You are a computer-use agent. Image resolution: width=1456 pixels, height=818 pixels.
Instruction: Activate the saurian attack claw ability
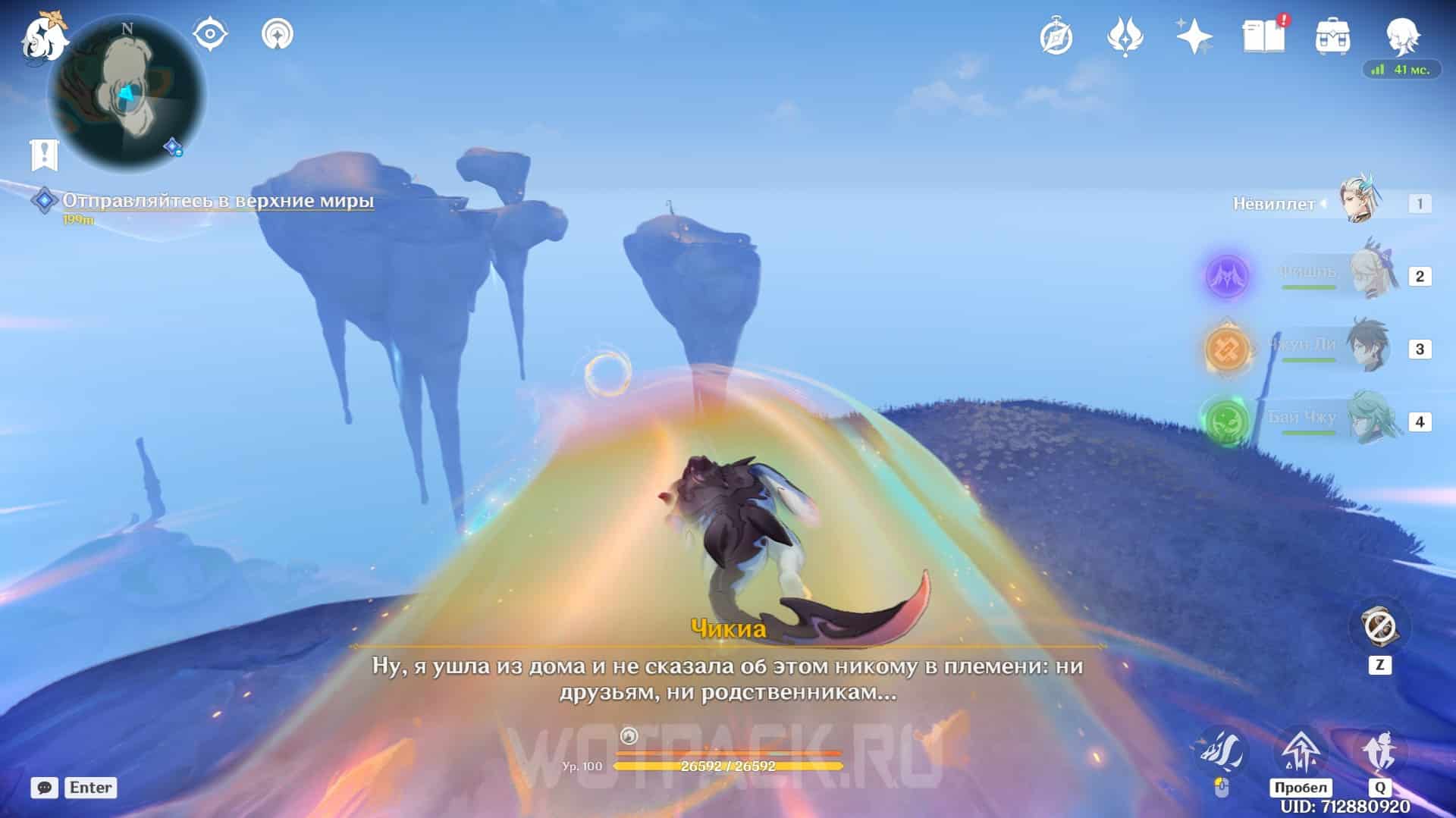click(1221, 752)
